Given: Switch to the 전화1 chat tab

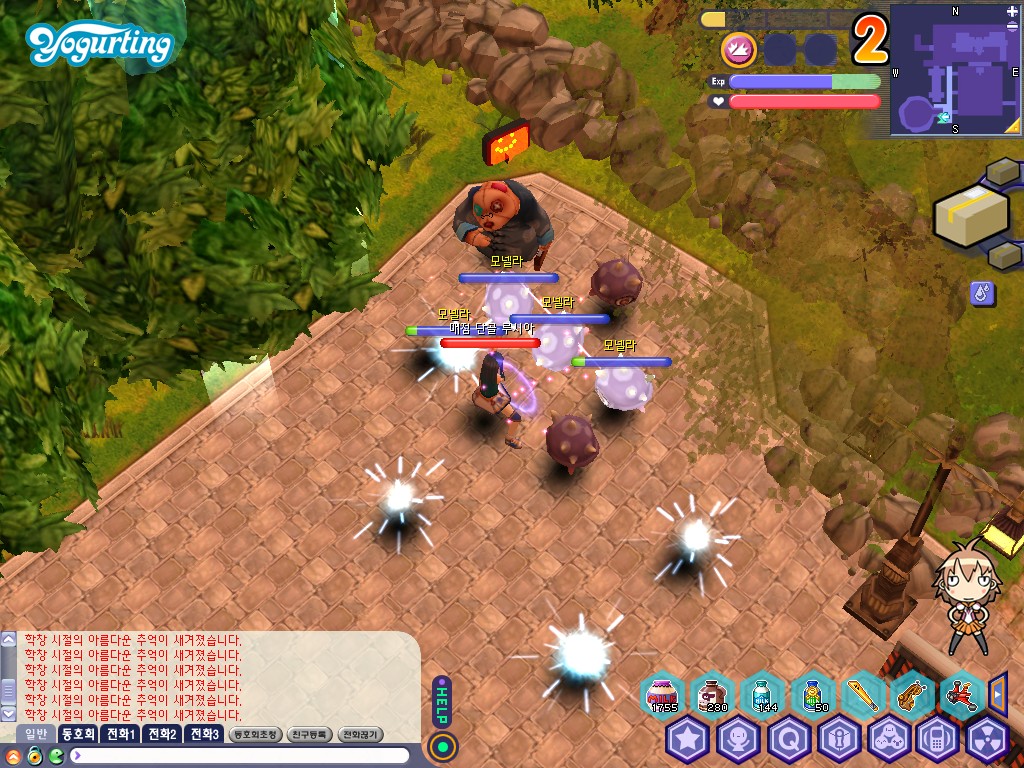Looking at the screenshot, I should click(x=122, y=734).
